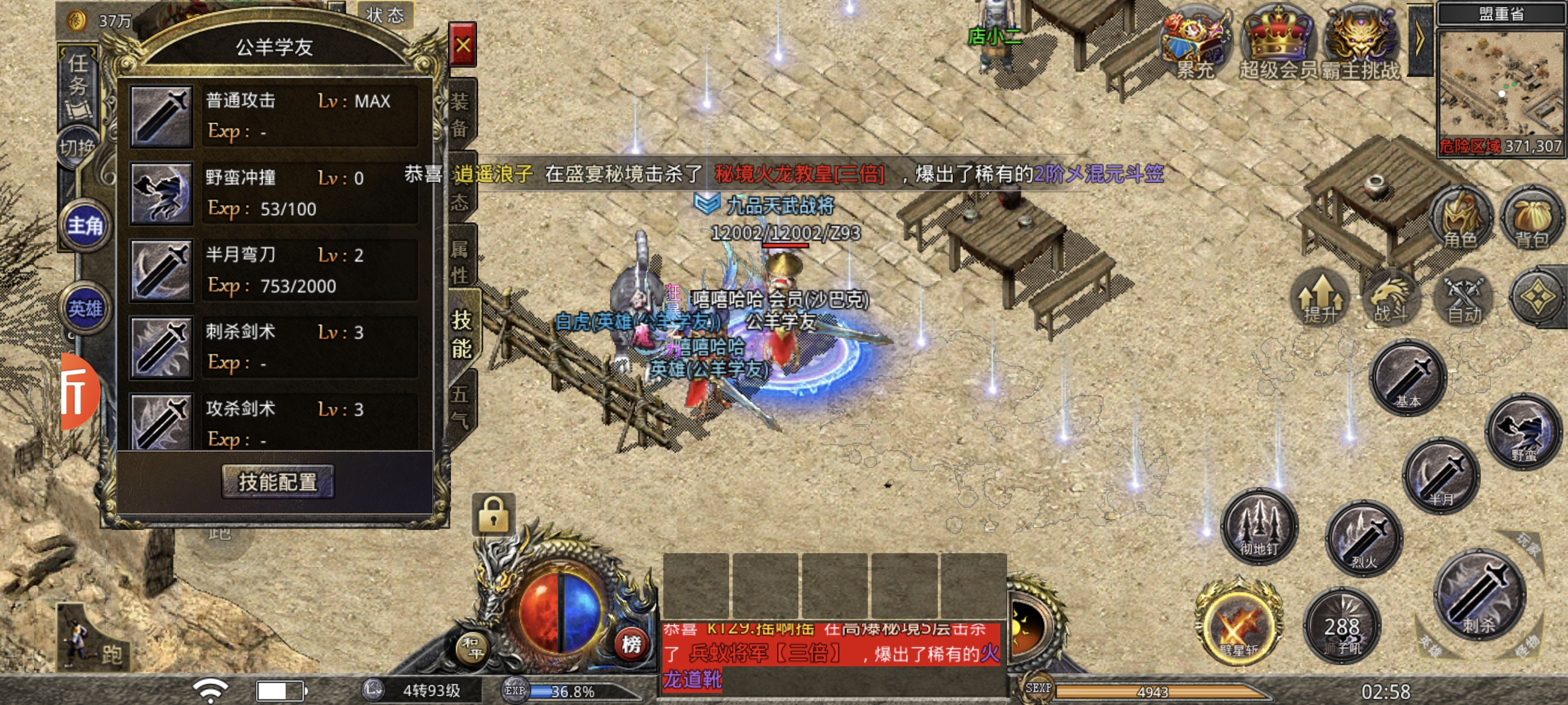Image resolution: width=1568 pixels, height=705 pixels.
Task: Open the 角色 character sheet
Action: [x=1460, y=220]
